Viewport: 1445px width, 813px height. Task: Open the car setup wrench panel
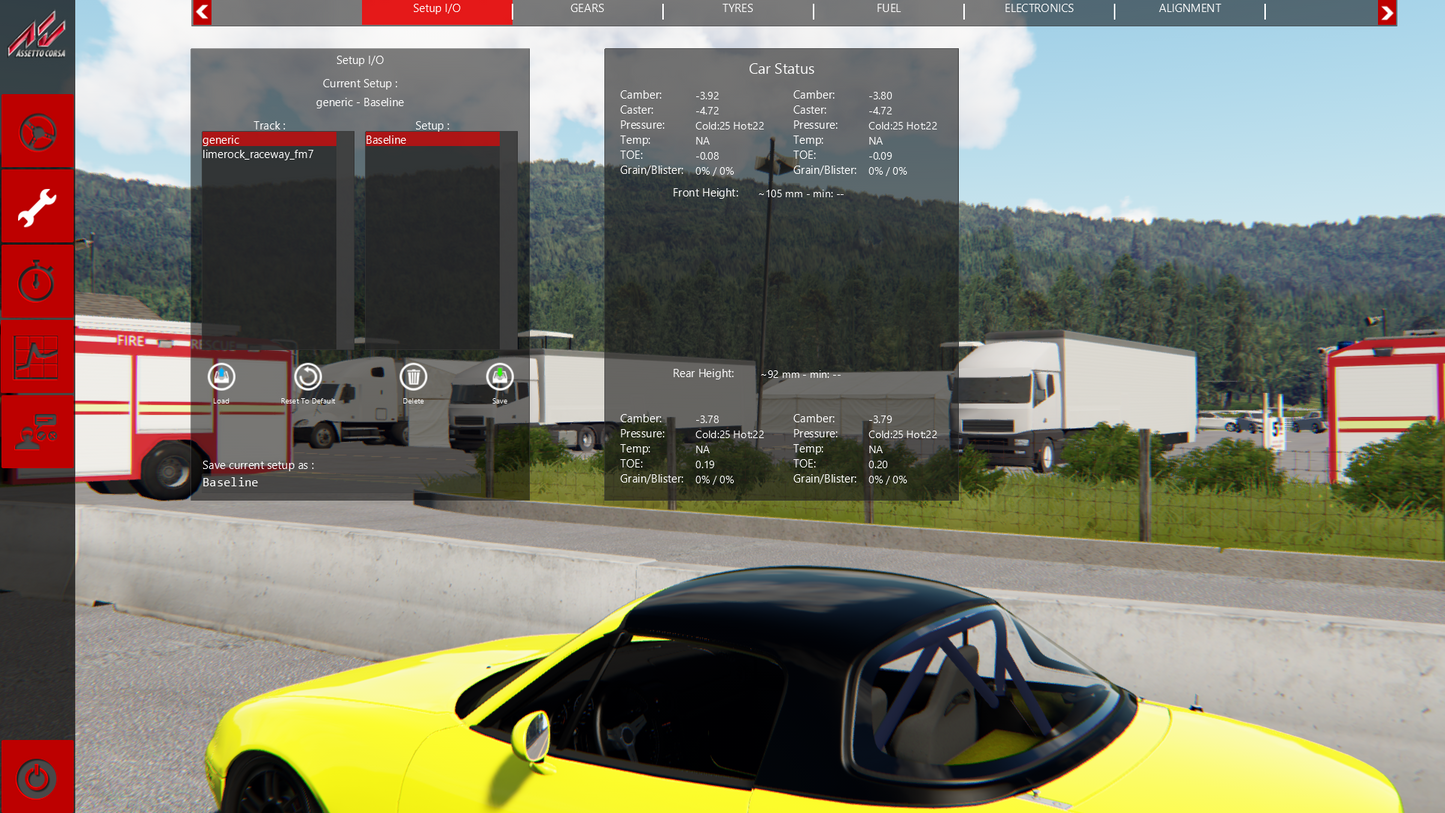coord(36,205)
